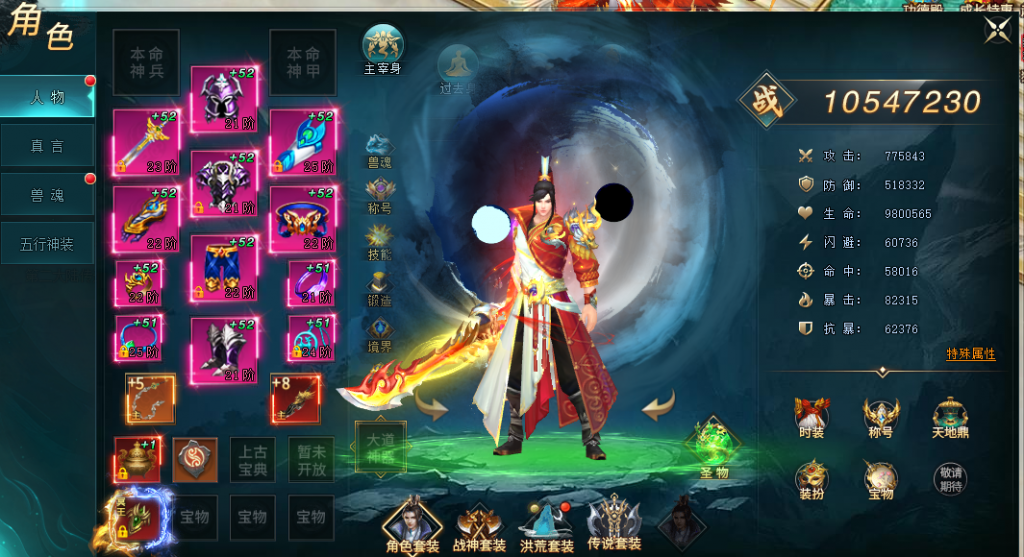Open the 真言 tab
This screenshot has height=557, width=1024.
[x=48, y=146]
